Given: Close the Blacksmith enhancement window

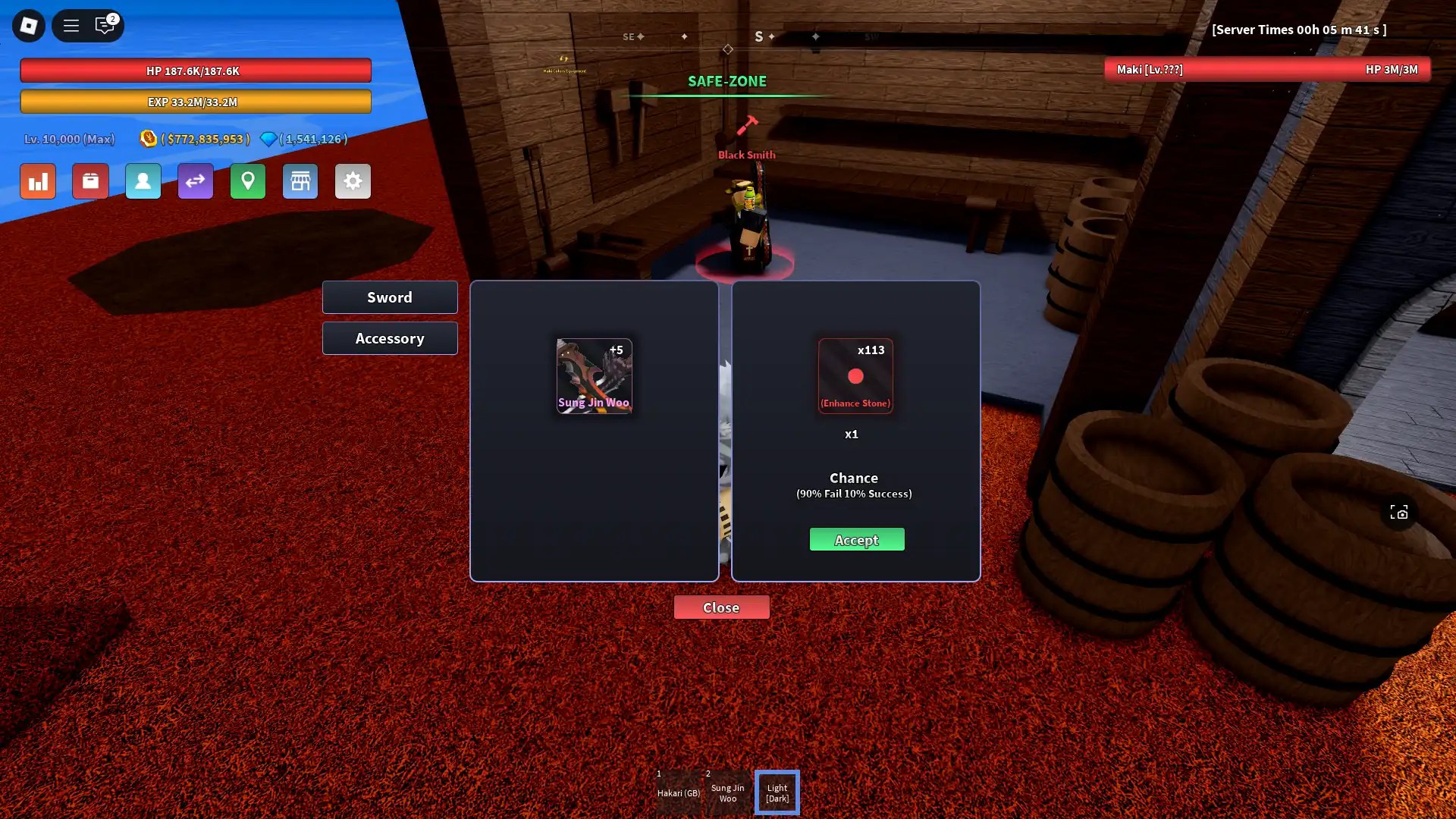Looking at the screenshot, I should pyautogui.click(x=721, y=607).
